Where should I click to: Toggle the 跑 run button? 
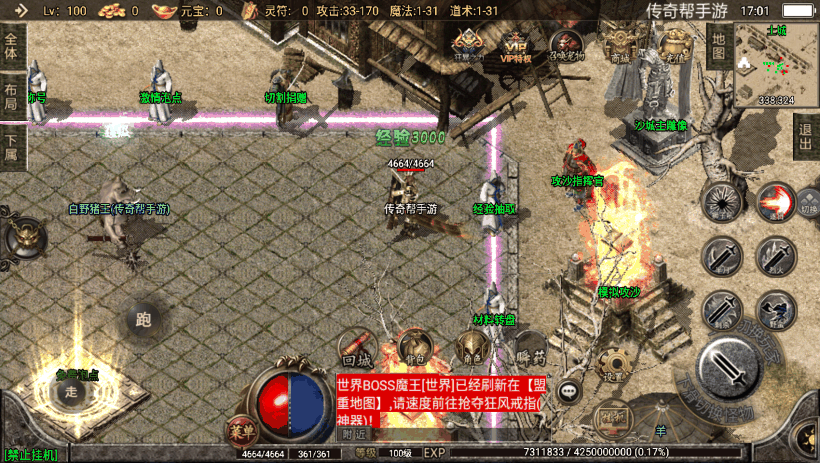143,320
